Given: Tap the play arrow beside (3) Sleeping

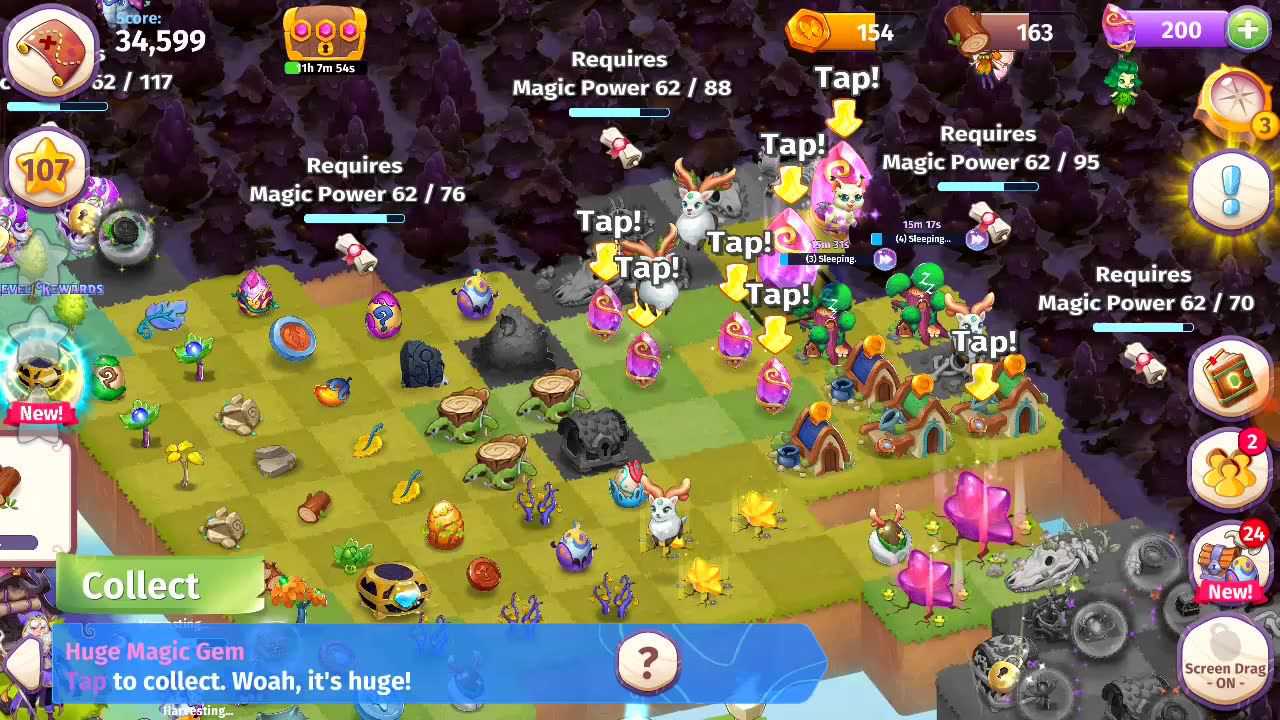Looking at the screenshot, I should click(885, 258).
